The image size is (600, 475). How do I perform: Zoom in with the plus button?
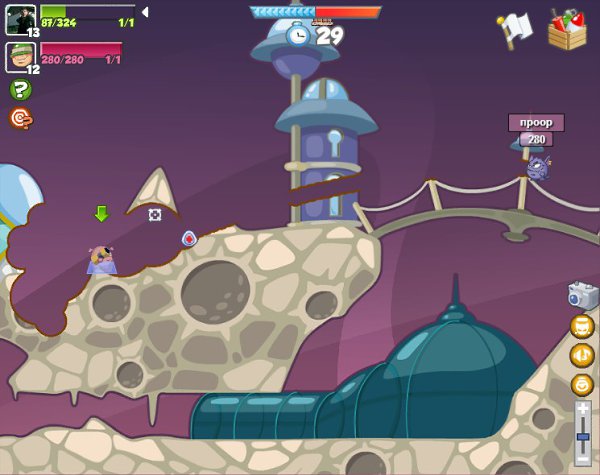click(x=583, y=407)
